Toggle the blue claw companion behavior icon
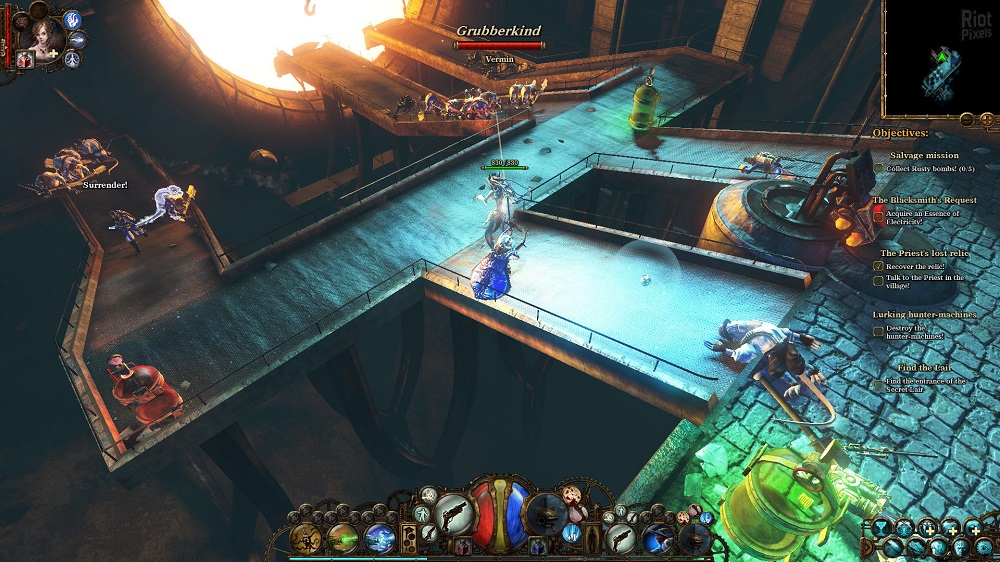Image resolution: width=1000 pixels, height=562 pixels. click(x=72, y=19)
